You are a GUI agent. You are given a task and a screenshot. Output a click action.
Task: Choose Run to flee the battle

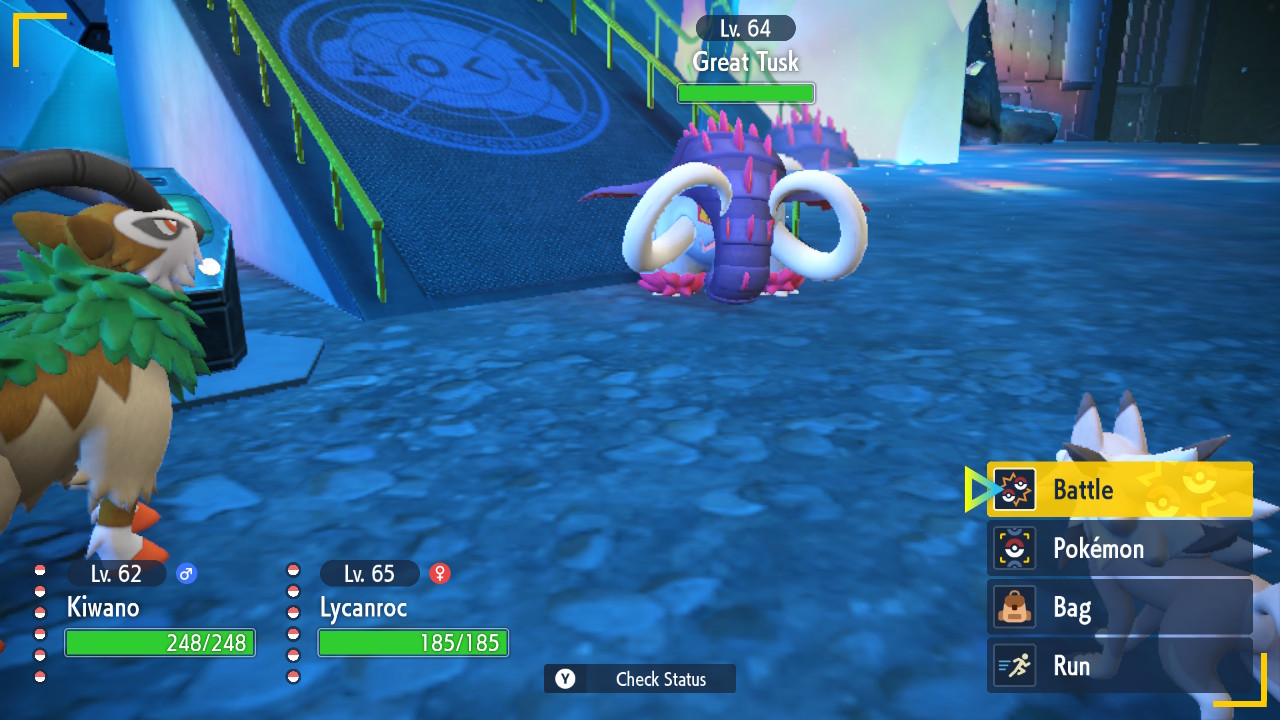[x=1119, y=666]
